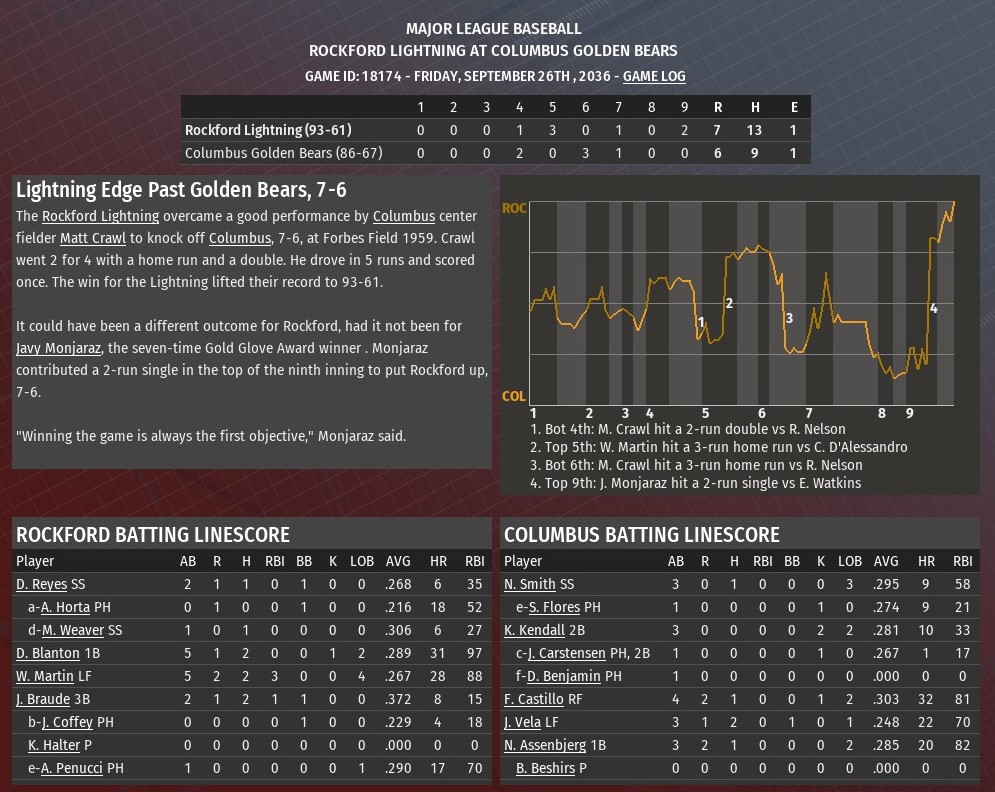The height and width of the screenshot is (792, 995).
Task: Open the Game Log link
Action: pos(654,76)
